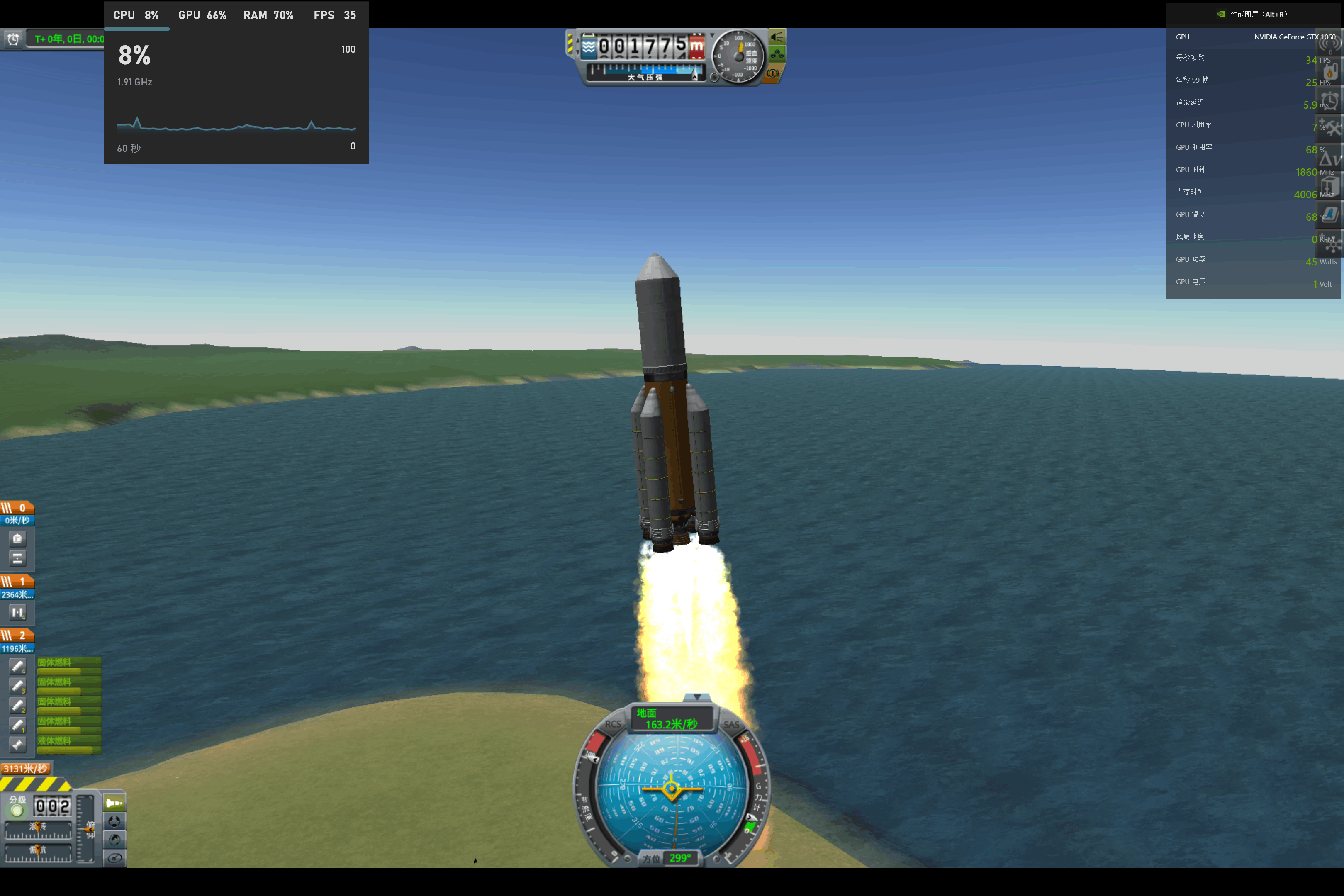Toggle the lights button beside the altimeter
1344x896 pixels.
[777, 38]
